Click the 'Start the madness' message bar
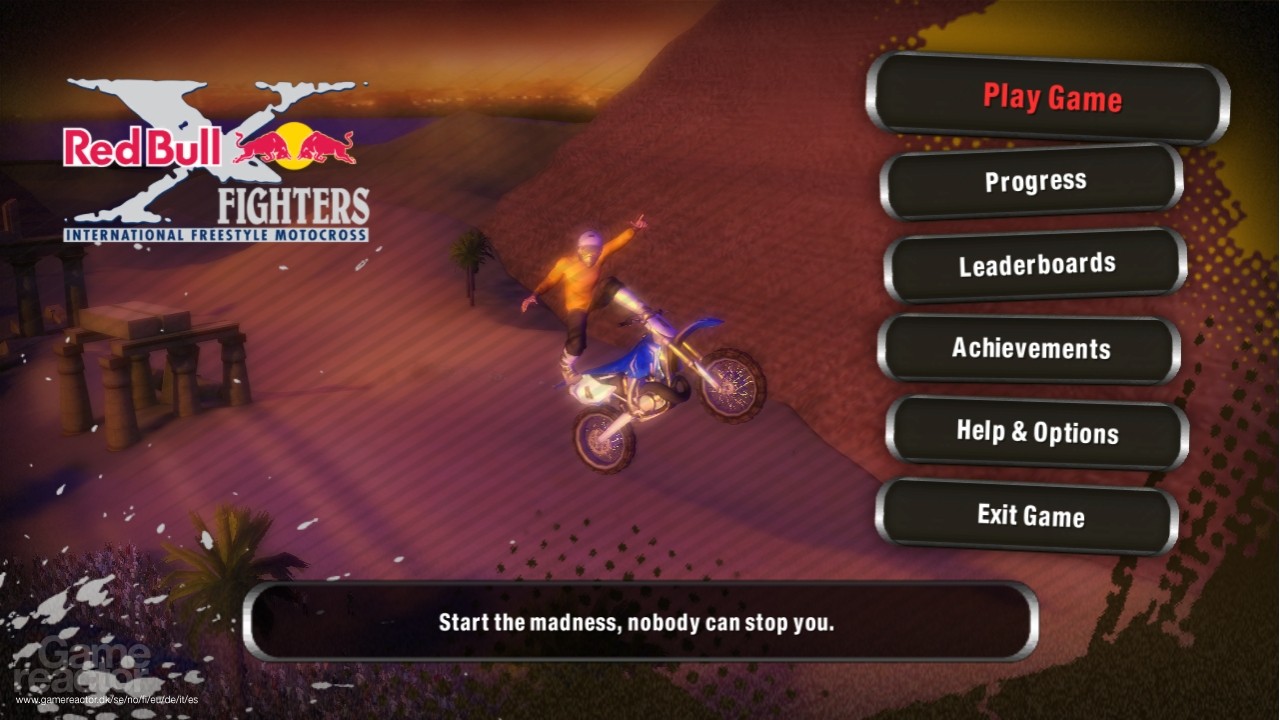This screenshot has height=720, width=1280. pos(640,621)
